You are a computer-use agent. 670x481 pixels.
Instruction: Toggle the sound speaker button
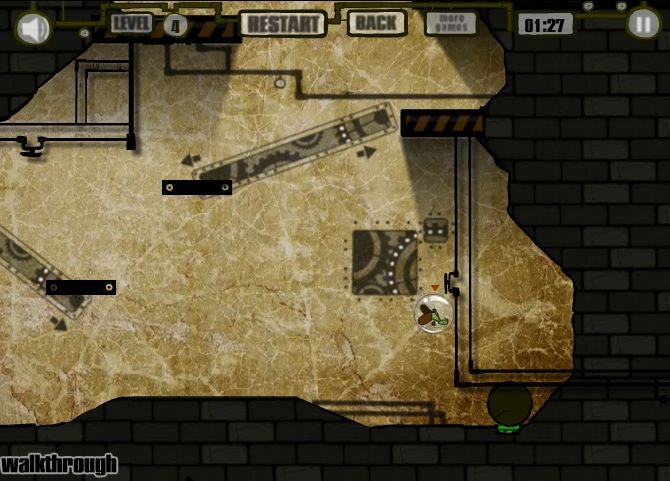point(33,28)
